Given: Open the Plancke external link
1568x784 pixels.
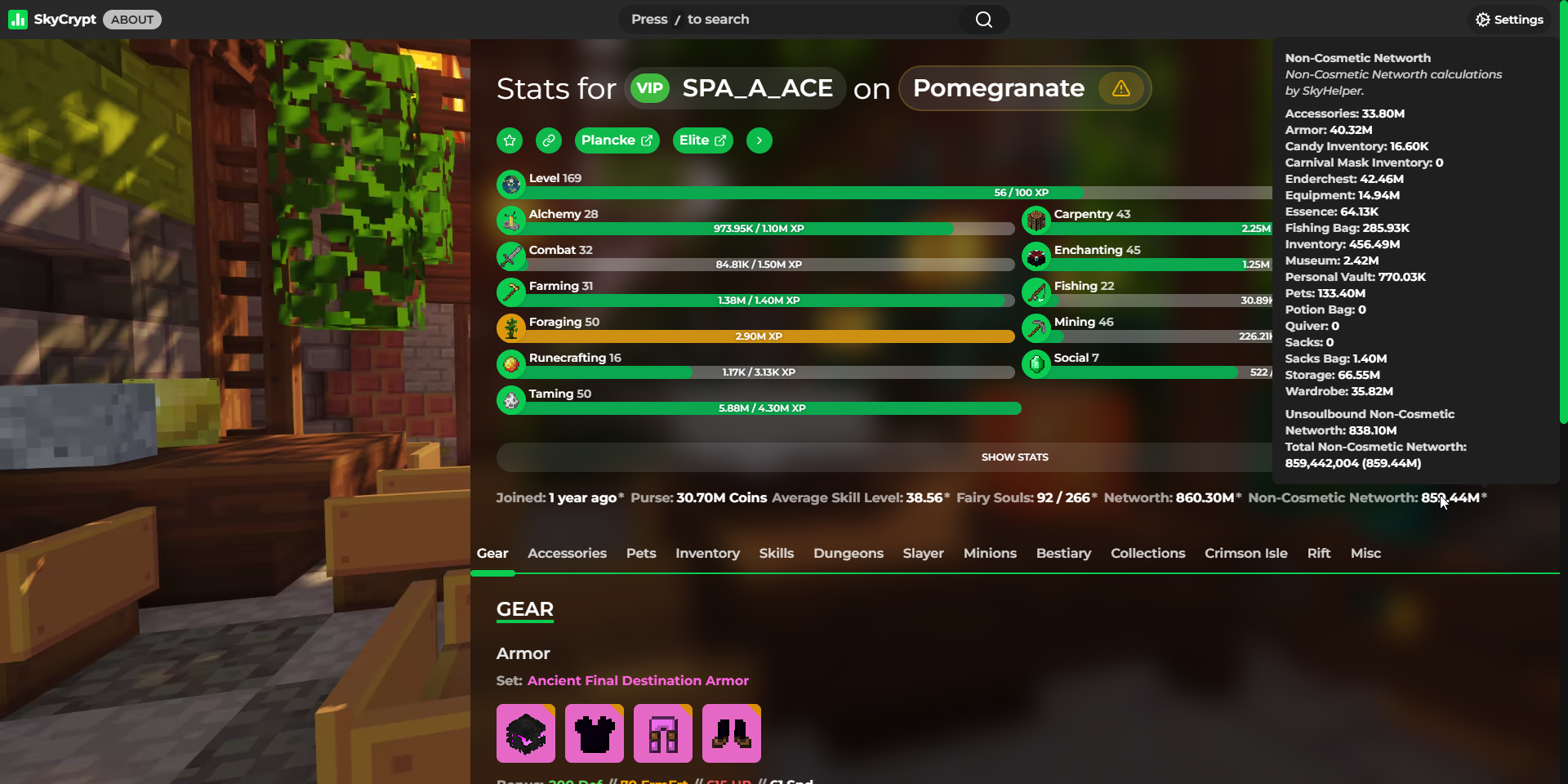Looking at the screenshot, I should point(617,140).
